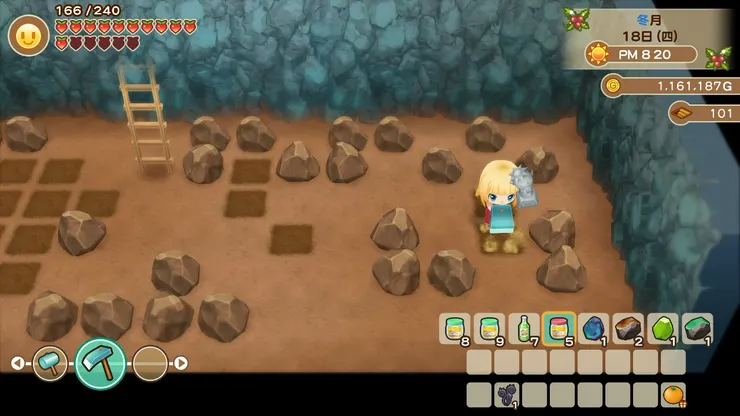Screen dimensions: 740x416
Task: Select the empty tool circle
Action: tap(150, 362)
